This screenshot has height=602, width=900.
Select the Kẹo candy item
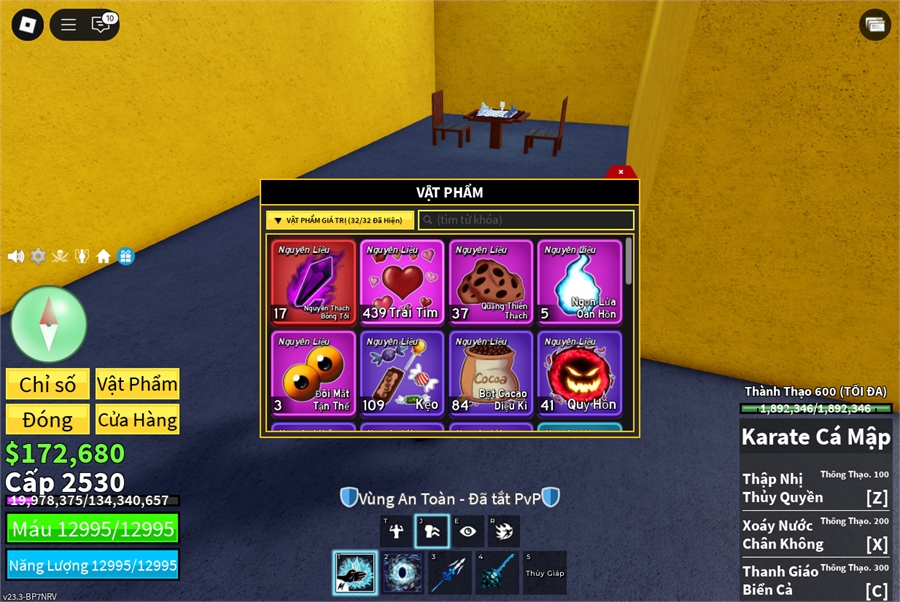pos(401,373)
